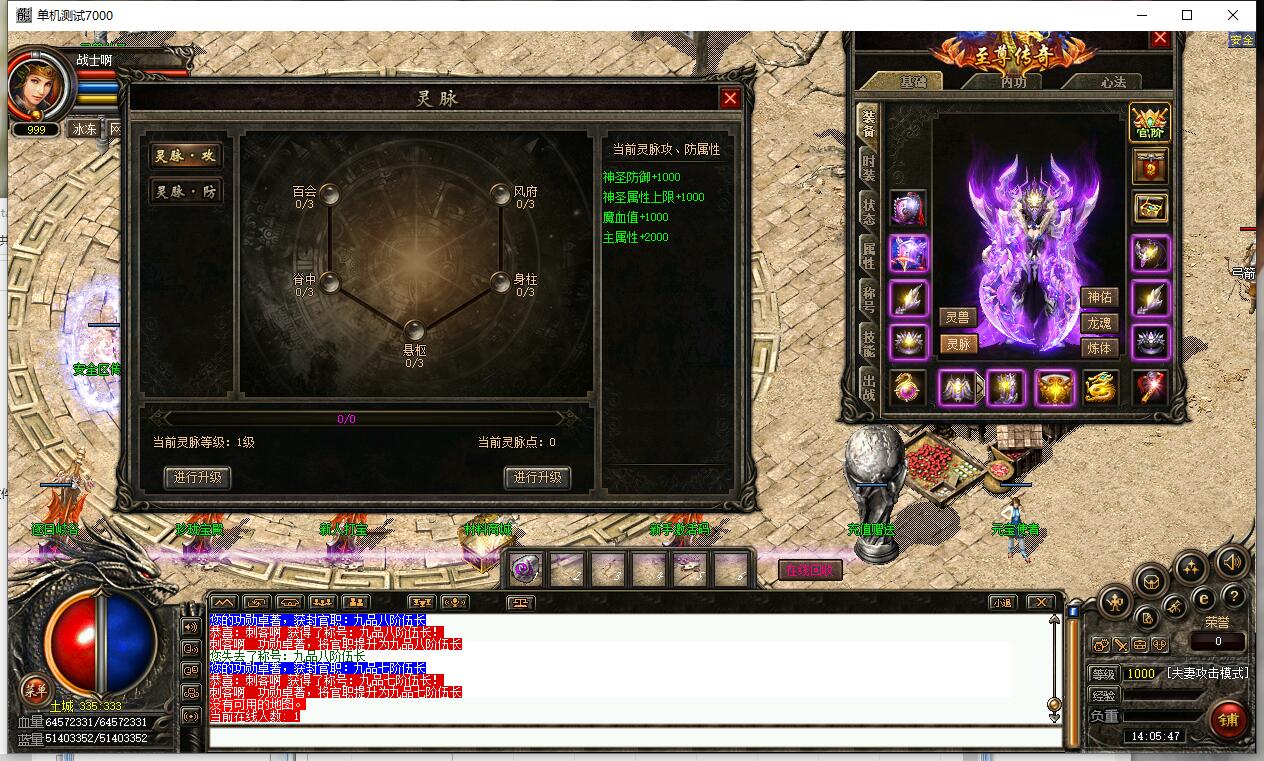Click the 百会 meridian node
Viewport: 1264px width, 761px height.
(329, 193)
